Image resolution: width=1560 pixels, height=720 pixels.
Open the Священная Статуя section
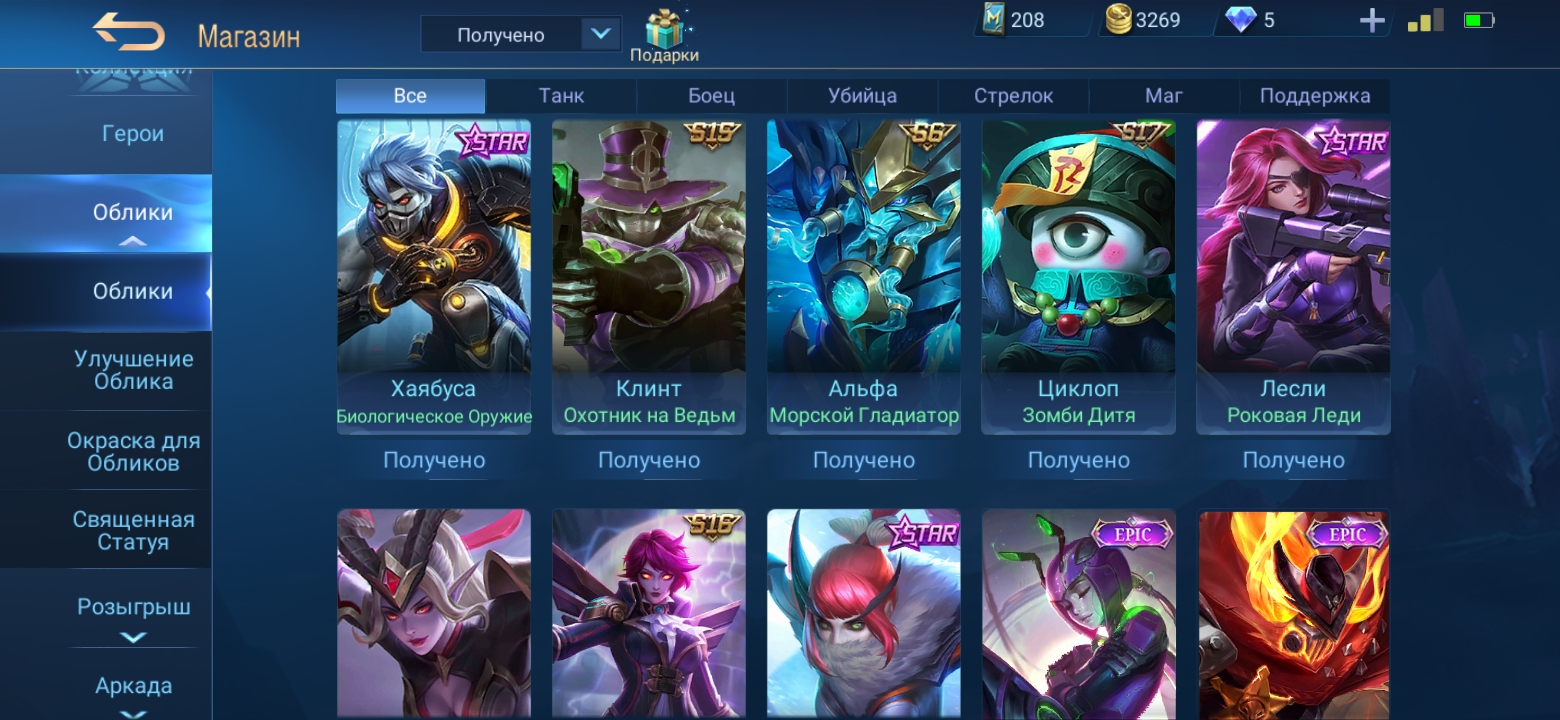[x=133, y=531]
